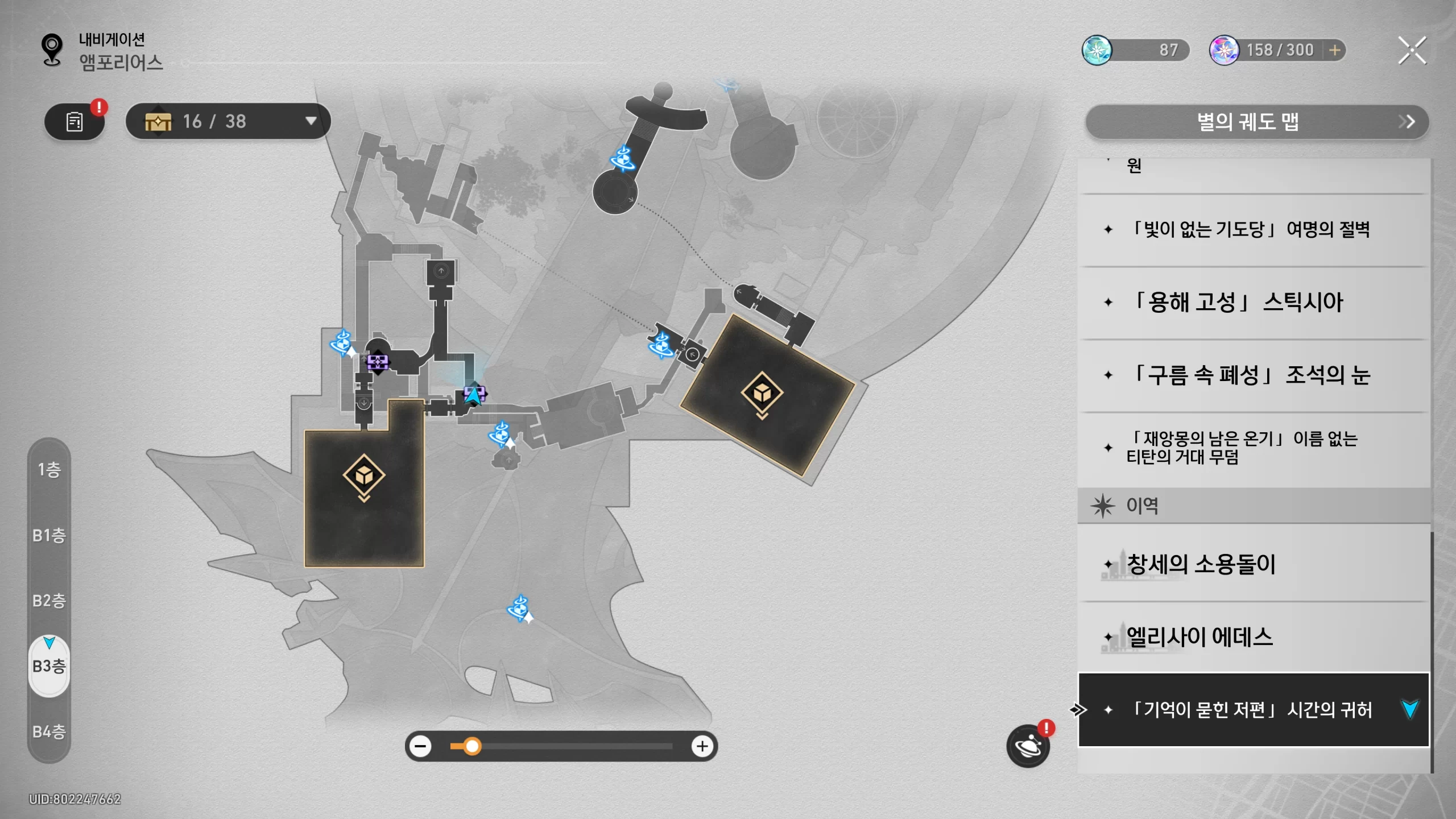Select 이름 없는 티탄의 거대 무덤 entry

click(x=1251, y=448)
